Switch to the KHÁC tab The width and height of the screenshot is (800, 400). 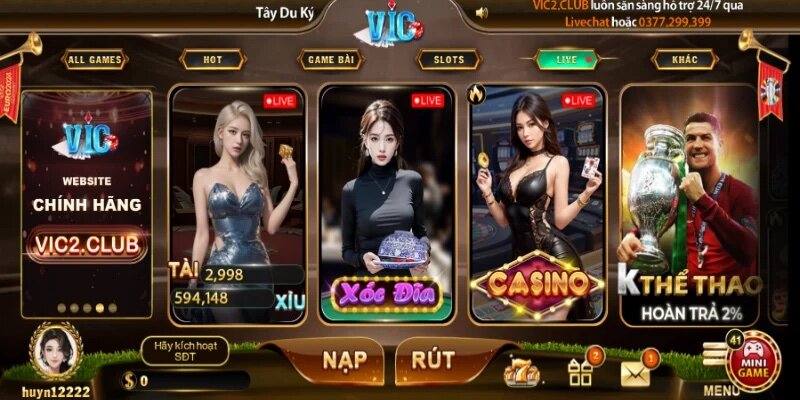coord(685,60)
